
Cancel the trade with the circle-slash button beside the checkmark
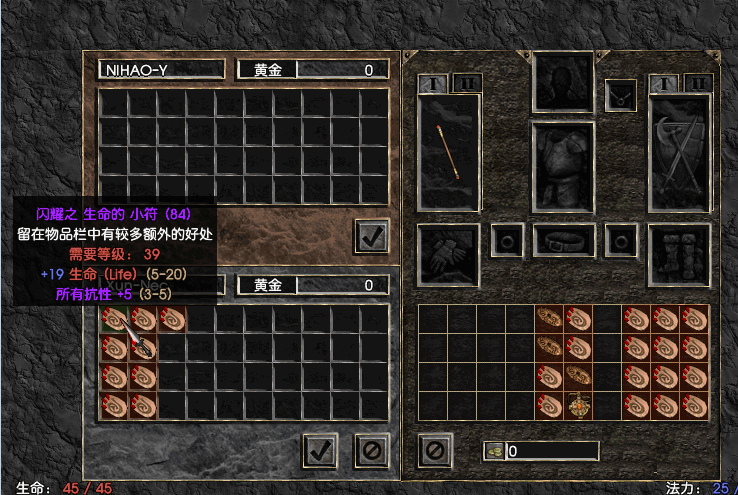371,450
